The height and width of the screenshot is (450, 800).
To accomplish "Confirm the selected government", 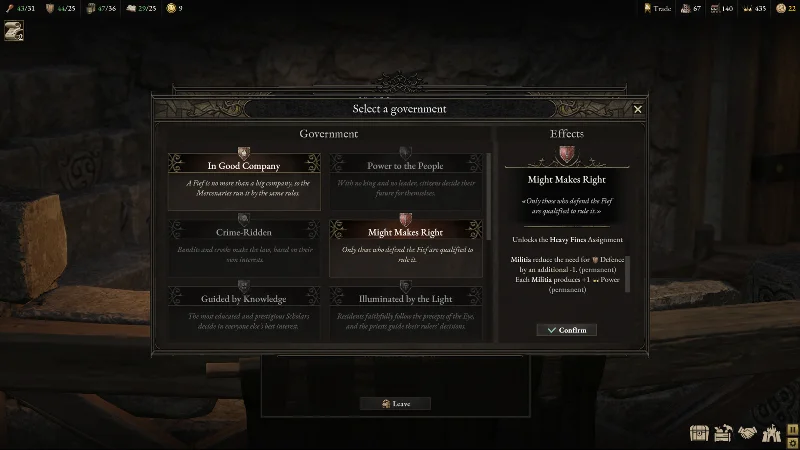I will [x=566, y=330].
